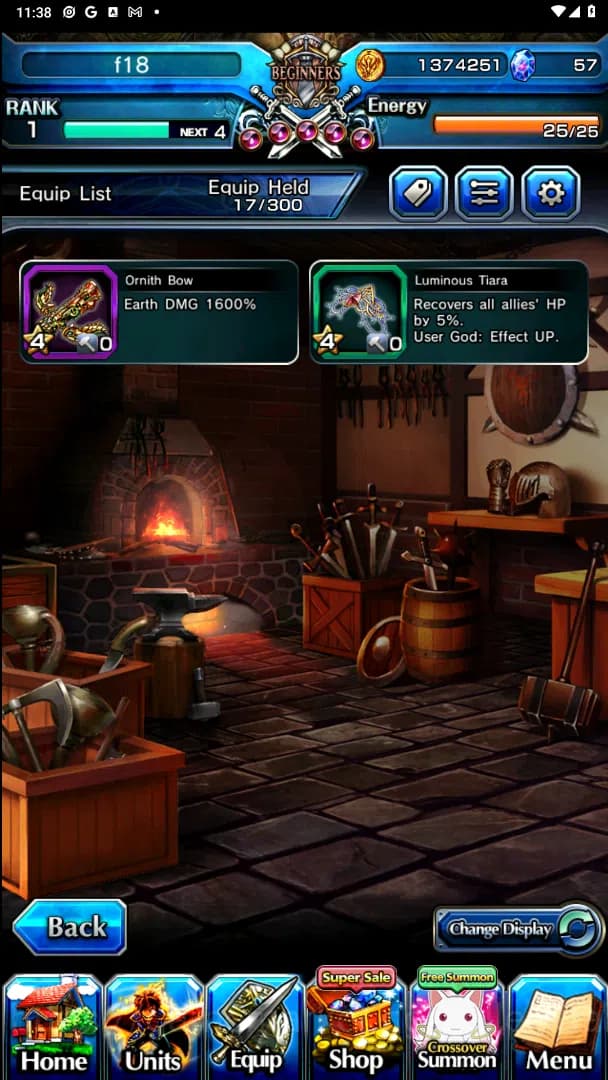Tap the blue crystal gem currency icon

522,65
